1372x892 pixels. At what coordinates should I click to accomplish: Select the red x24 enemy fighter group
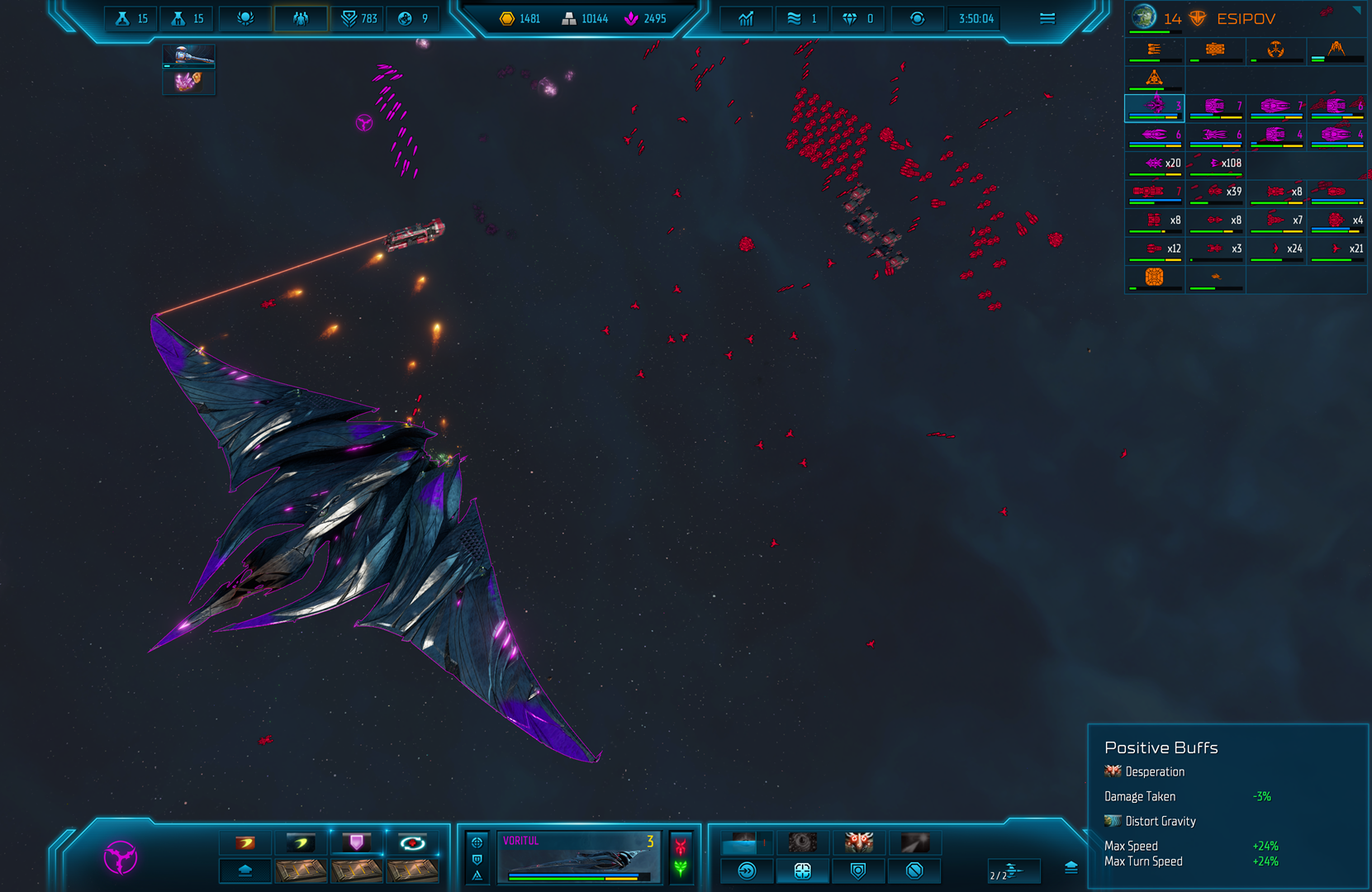pos(1277,249)
